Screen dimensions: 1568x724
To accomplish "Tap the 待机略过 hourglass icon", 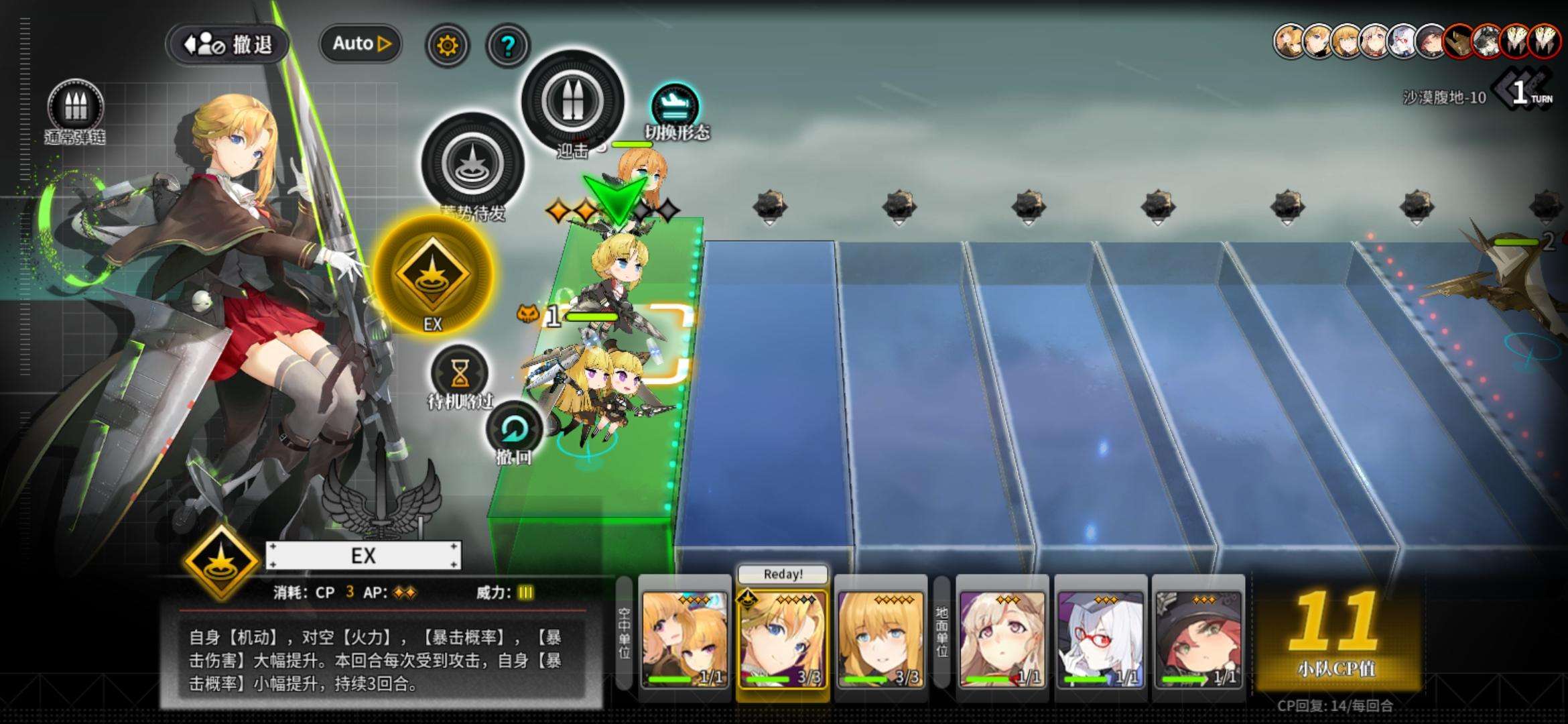I will (x=460, y=371).
